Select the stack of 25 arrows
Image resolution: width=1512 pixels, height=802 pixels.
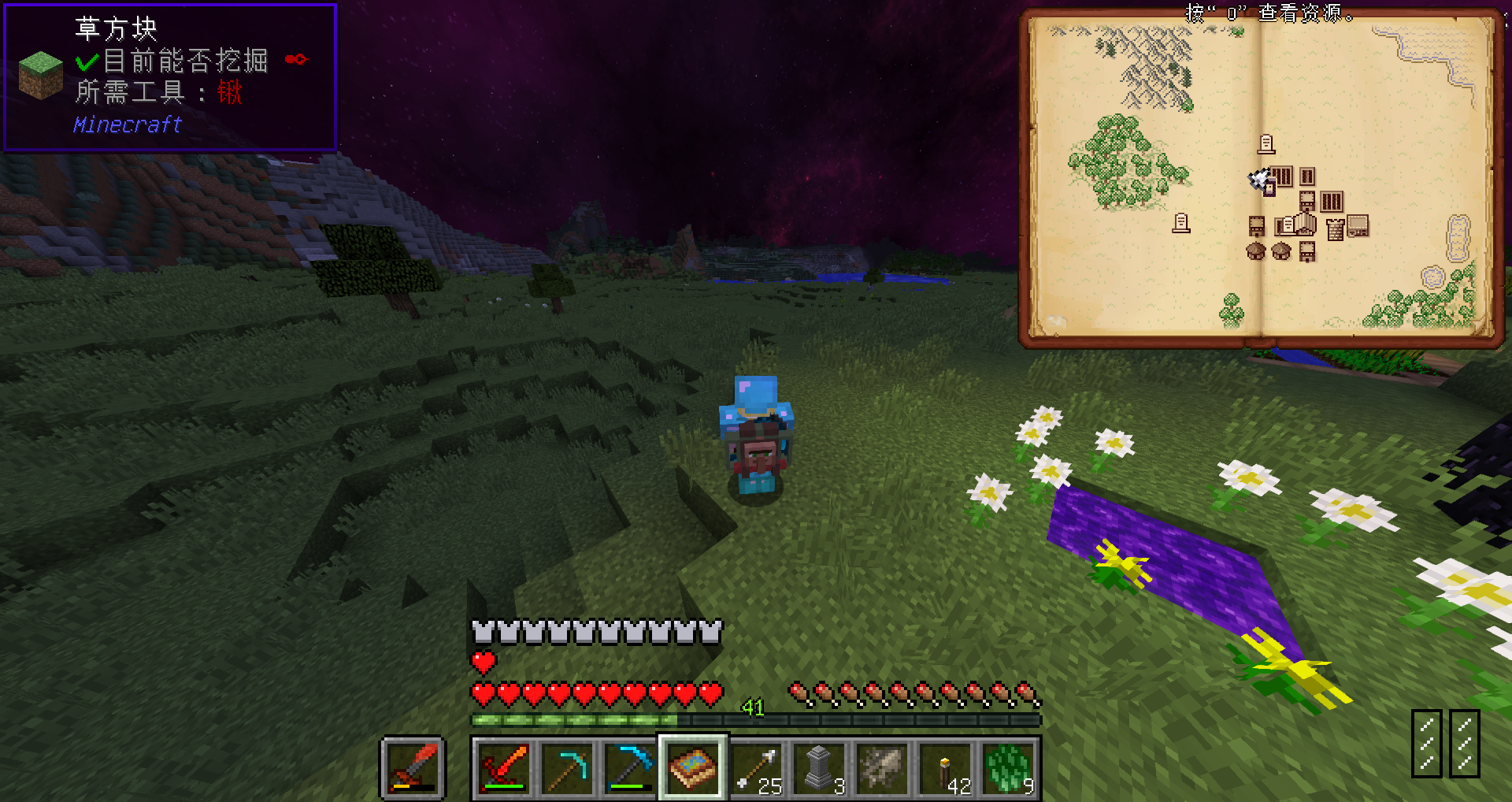coord(756,767)
